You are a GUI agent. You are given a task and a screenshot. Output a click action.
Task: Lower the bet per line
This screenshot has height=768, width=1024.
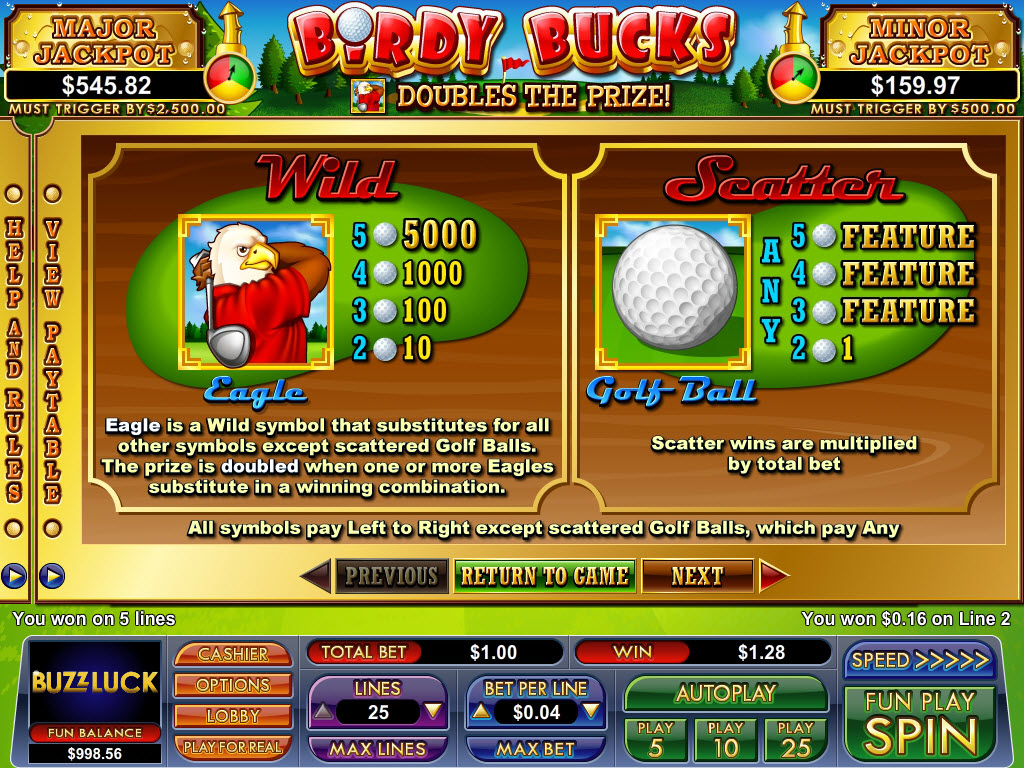pyautogui.click(x=591, y=712)
